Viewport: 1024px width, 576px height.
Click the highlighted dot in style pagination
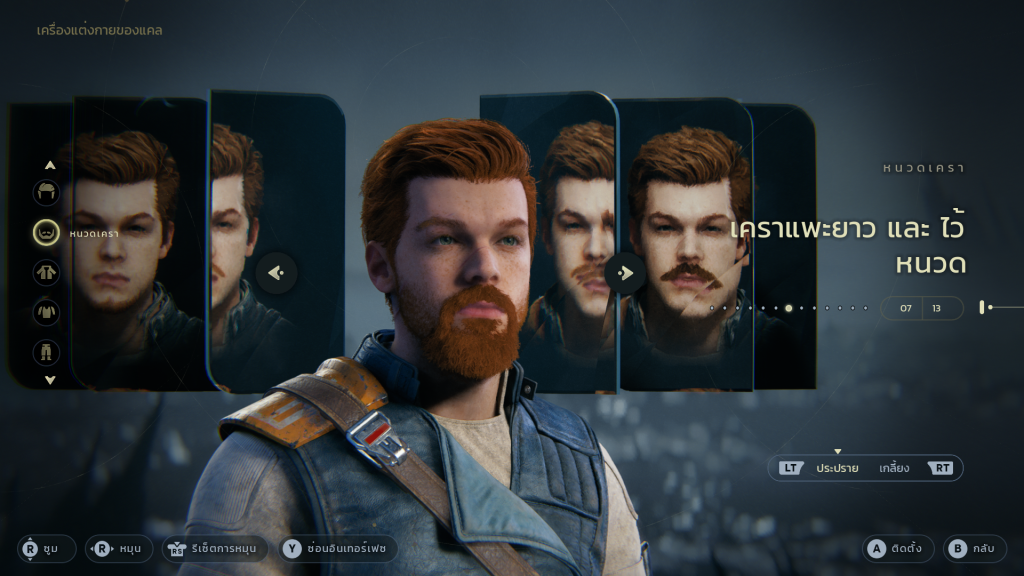click(x=789, y=308)
